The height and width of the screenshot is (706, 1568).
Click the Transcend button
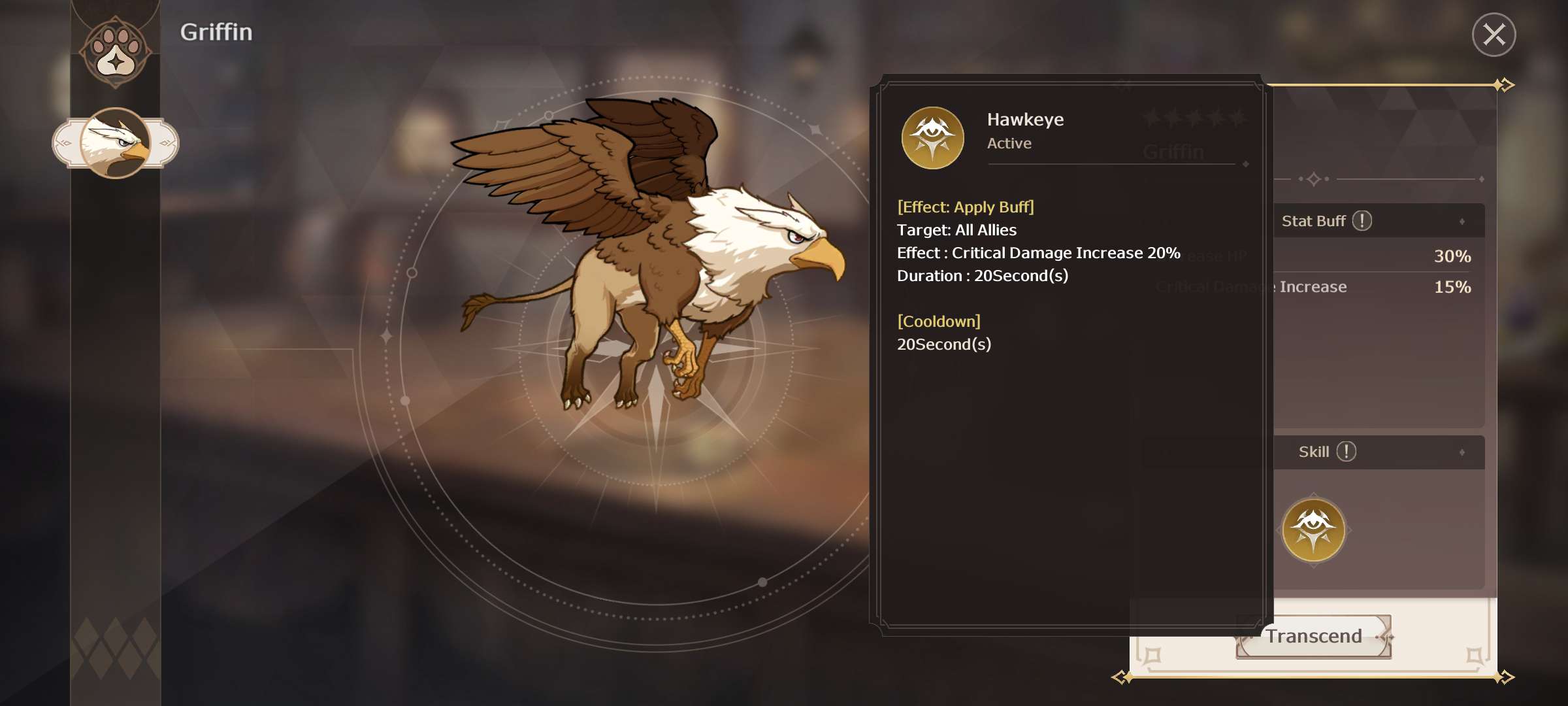(x=1314, y=636)
